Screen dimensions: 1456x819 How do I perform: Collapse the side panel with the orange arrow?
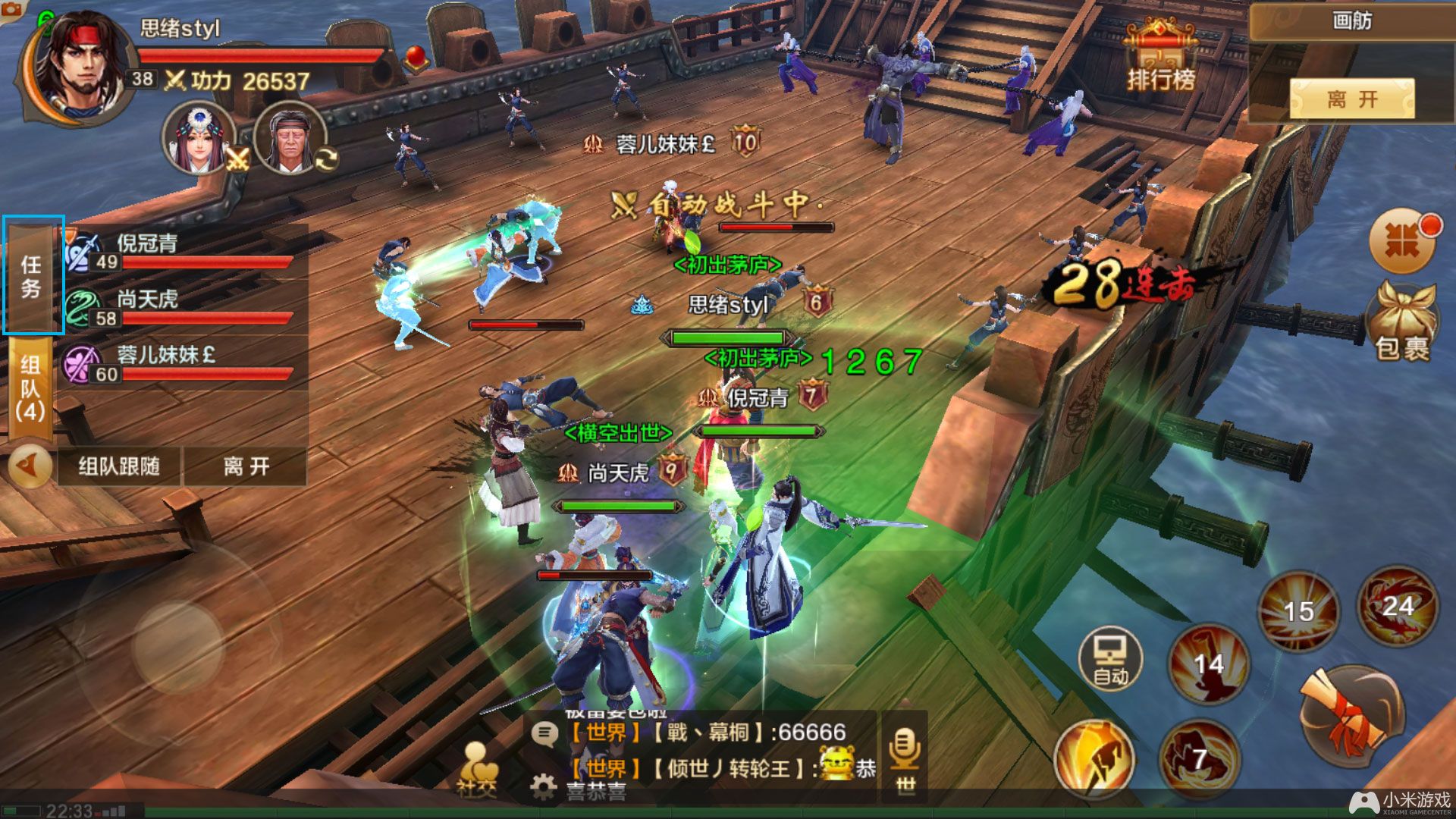point(30,466)
